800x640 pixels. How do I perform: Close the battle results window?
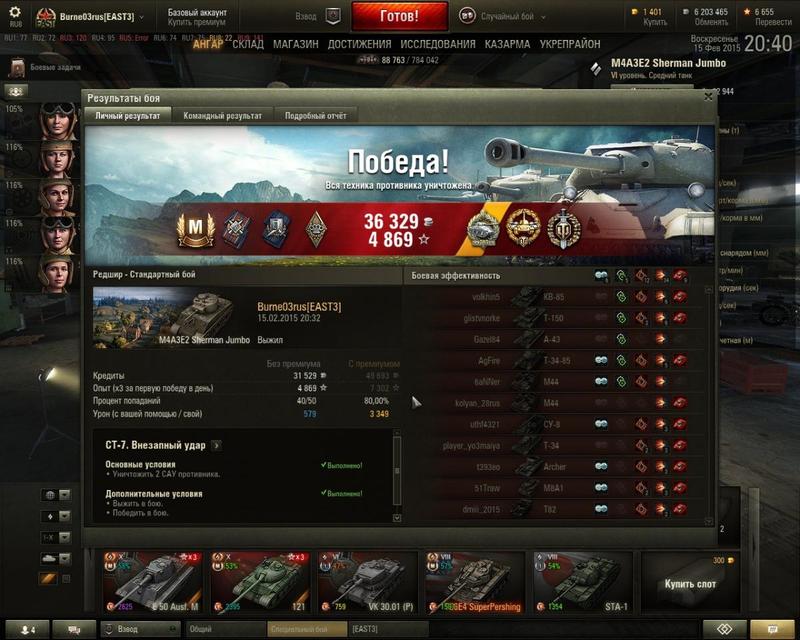pos(708,97)
